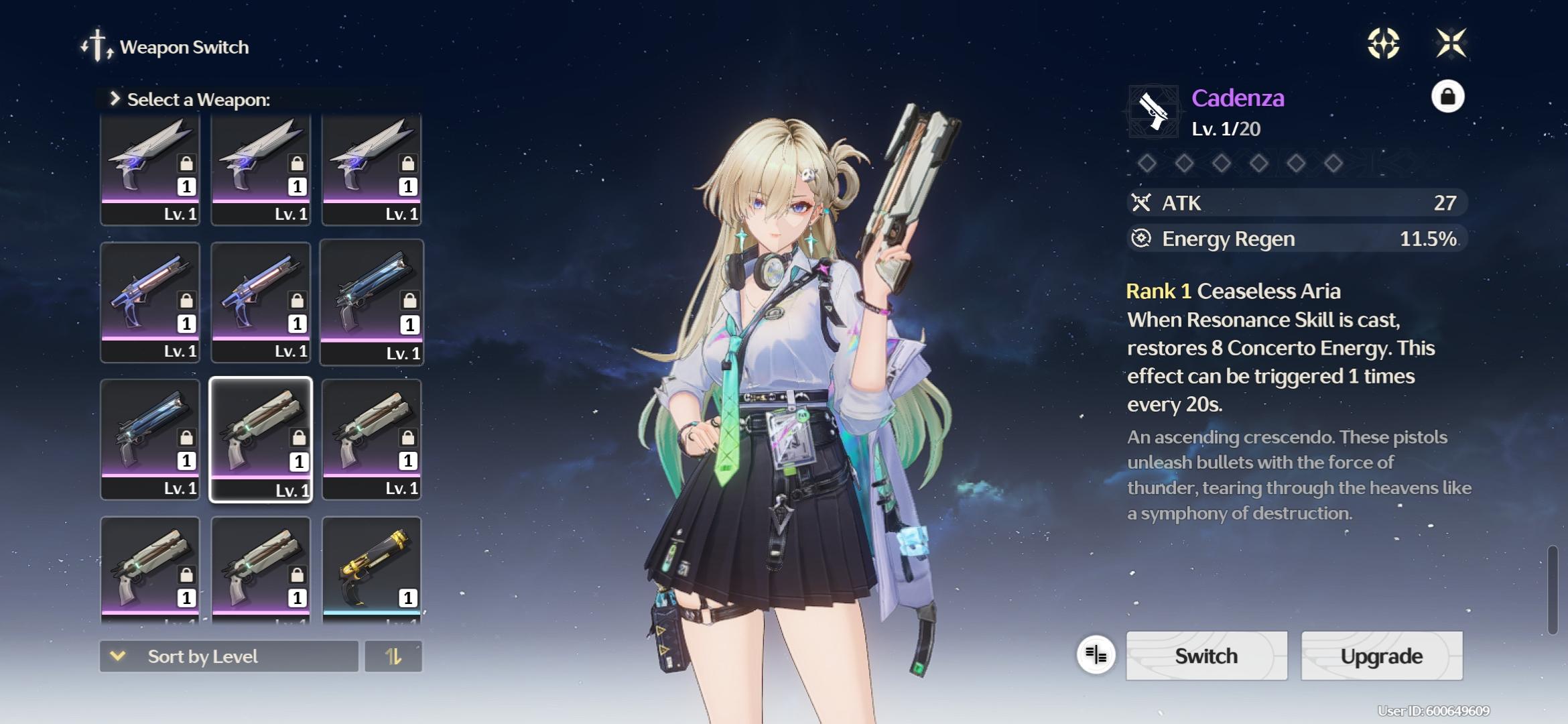Select the highlighted Cadenza pistol slot

point(261,439)
